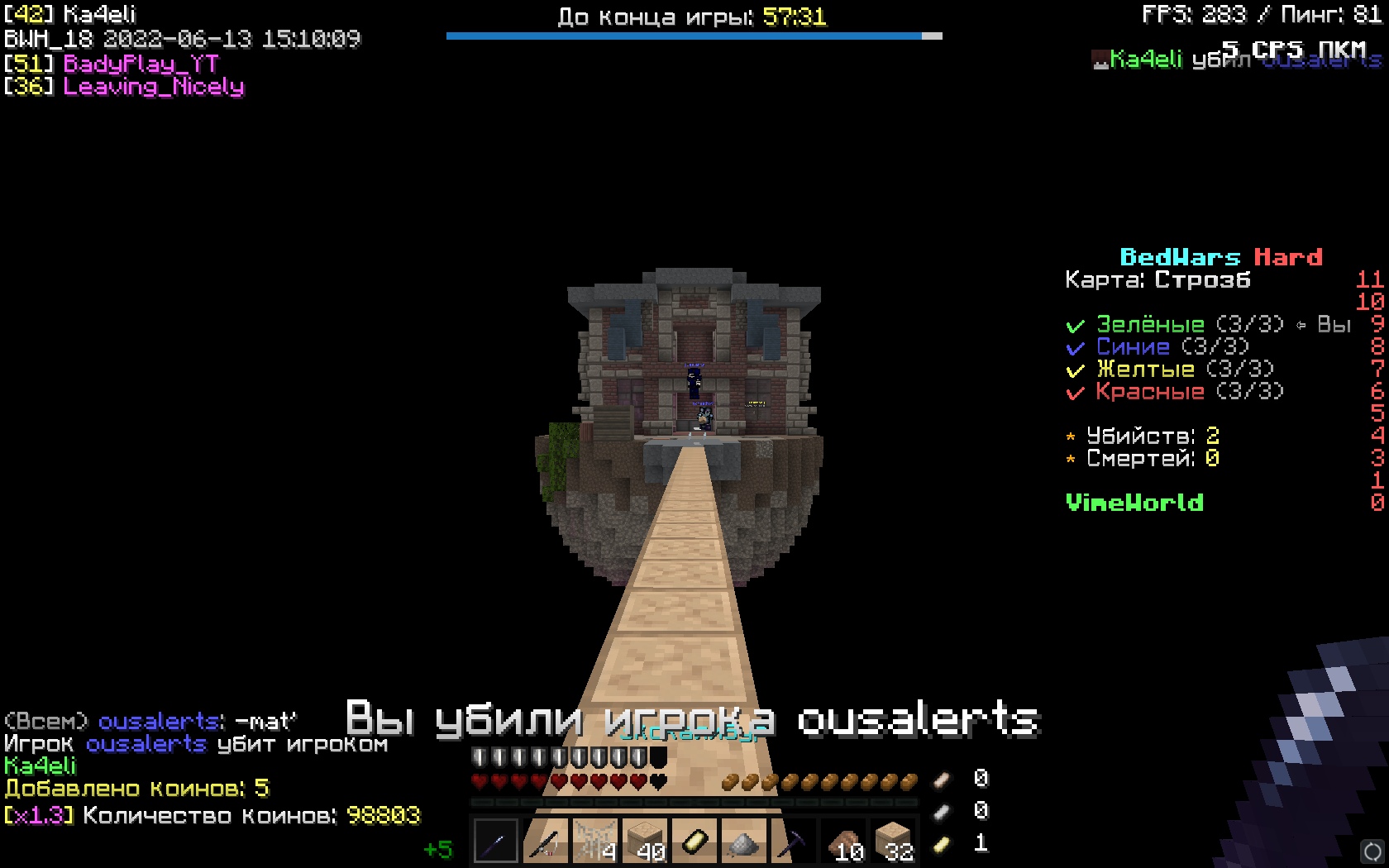1389x868 pixels.
Task: Select the bow in the hotbar
Action: 546,842
